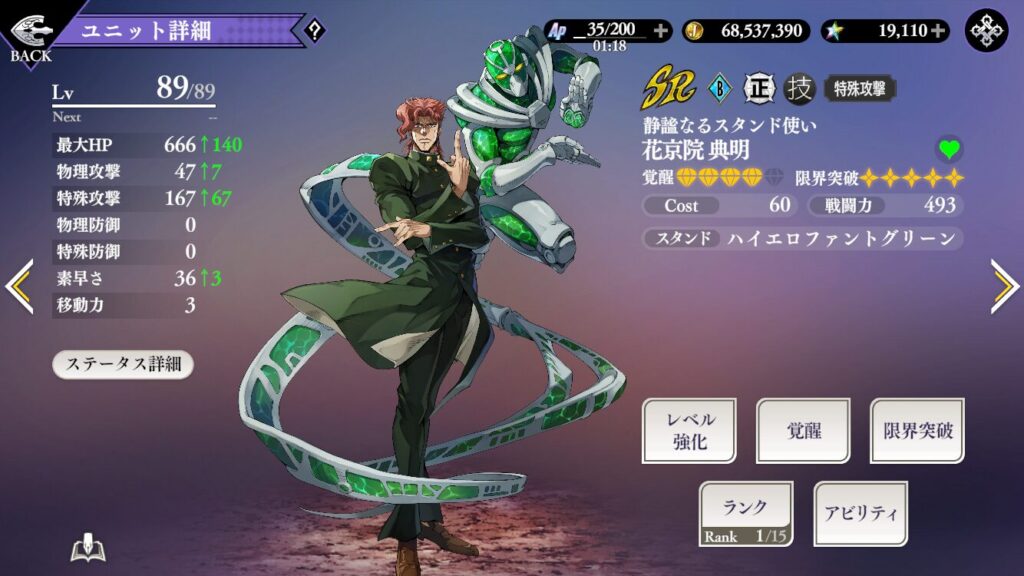
Task: Open the ランク rank menu
Action: [745, 514]
